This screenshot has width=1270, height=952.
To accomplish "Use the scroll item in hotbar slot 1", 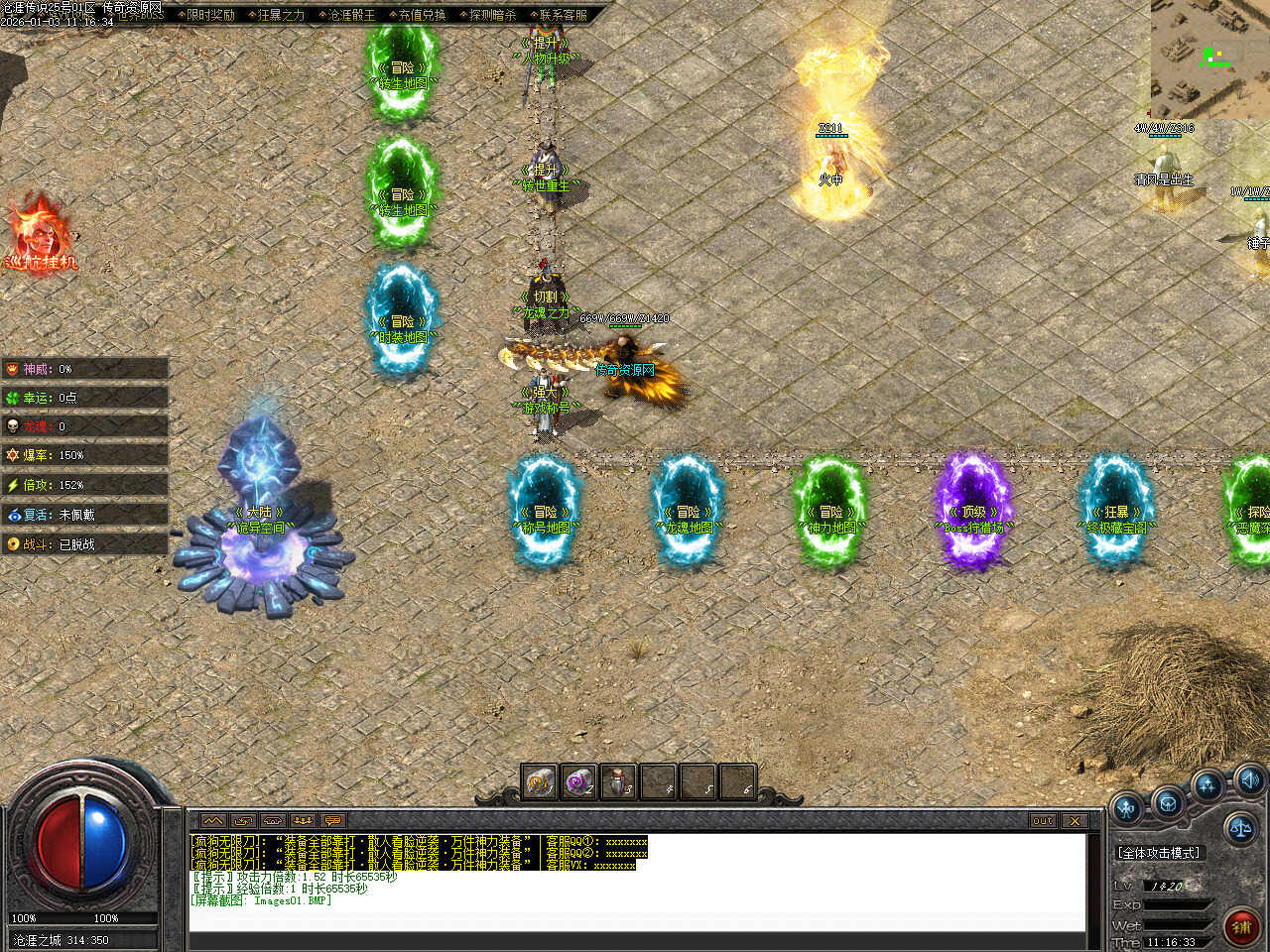I will [x=540, y=782].
